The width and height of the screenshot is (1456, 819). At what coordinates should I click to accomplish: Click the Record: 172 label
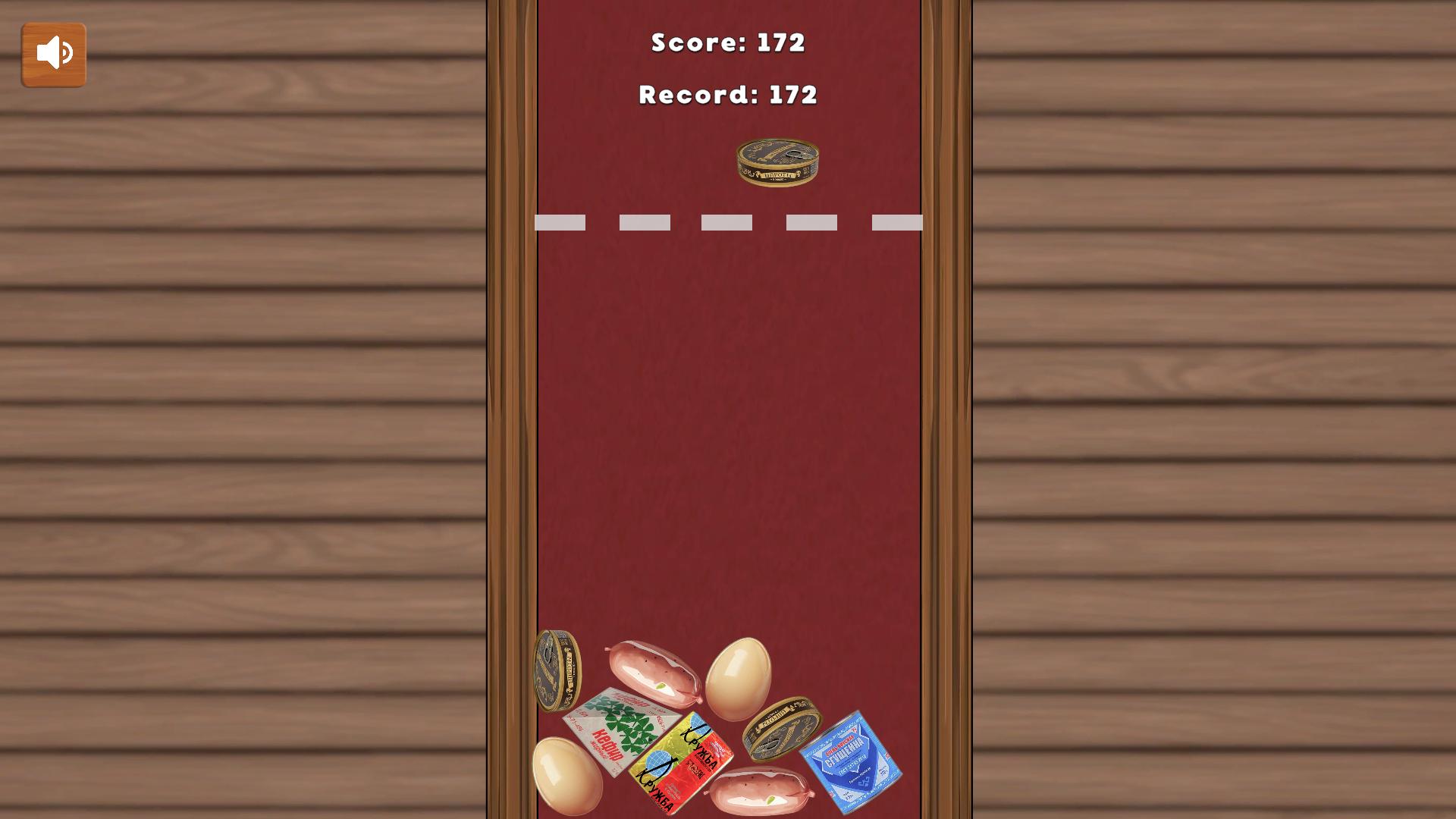click(x=727, y=95)
